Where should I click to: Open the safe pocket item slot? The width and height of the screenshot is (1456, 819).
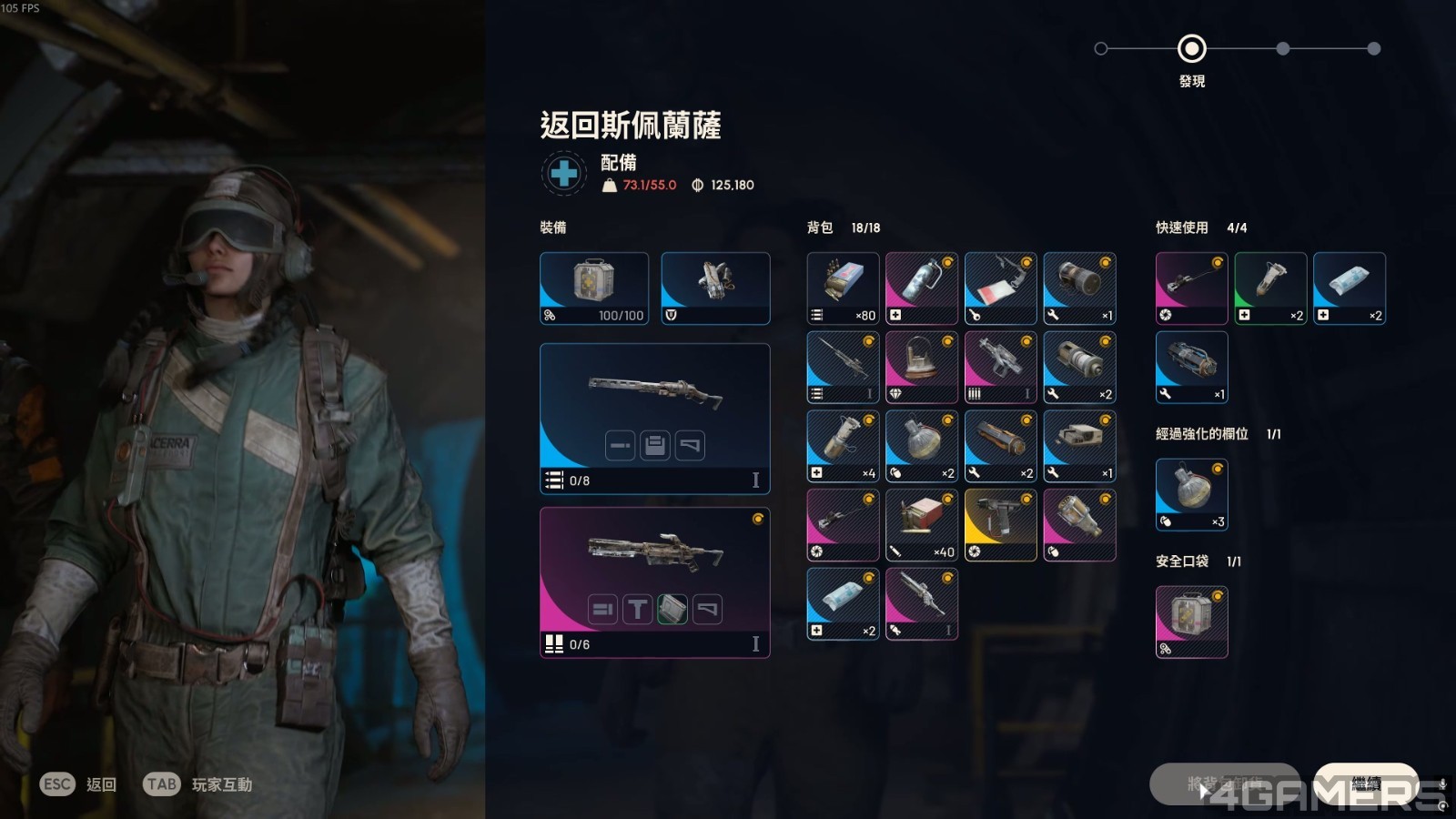click(x=1192, y=622)
